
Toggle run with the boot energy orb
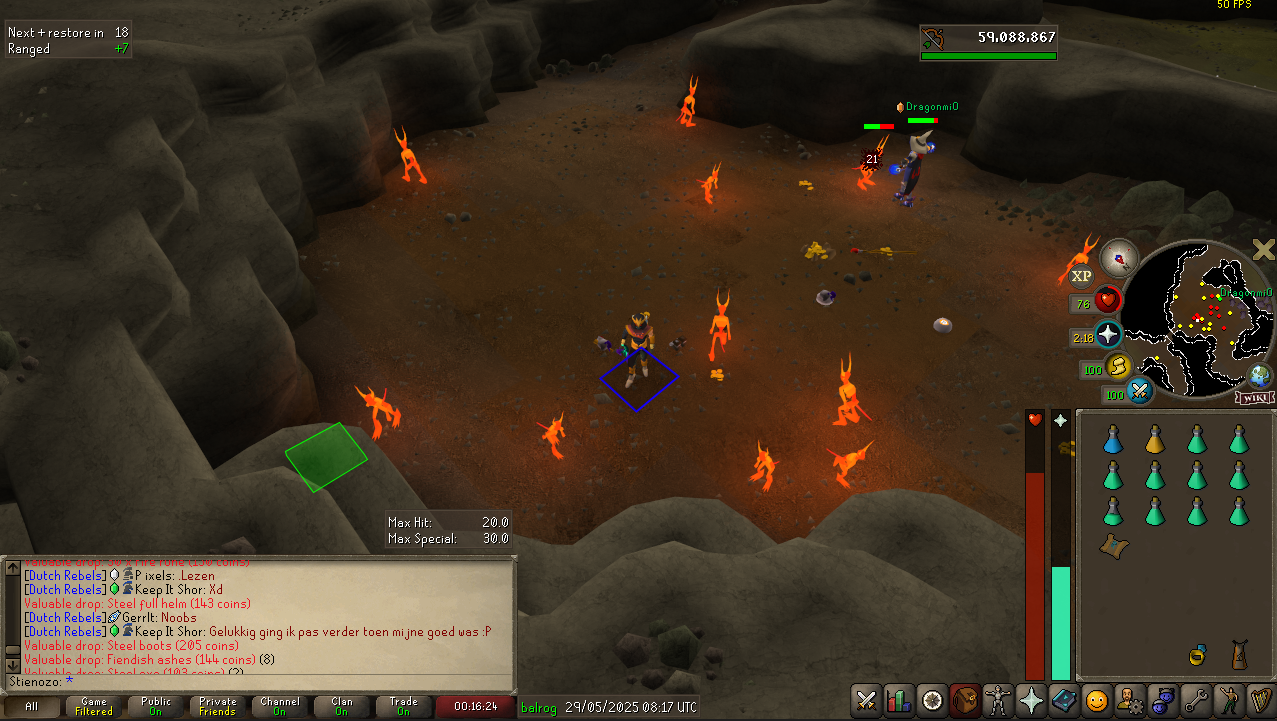(1117, 368)
